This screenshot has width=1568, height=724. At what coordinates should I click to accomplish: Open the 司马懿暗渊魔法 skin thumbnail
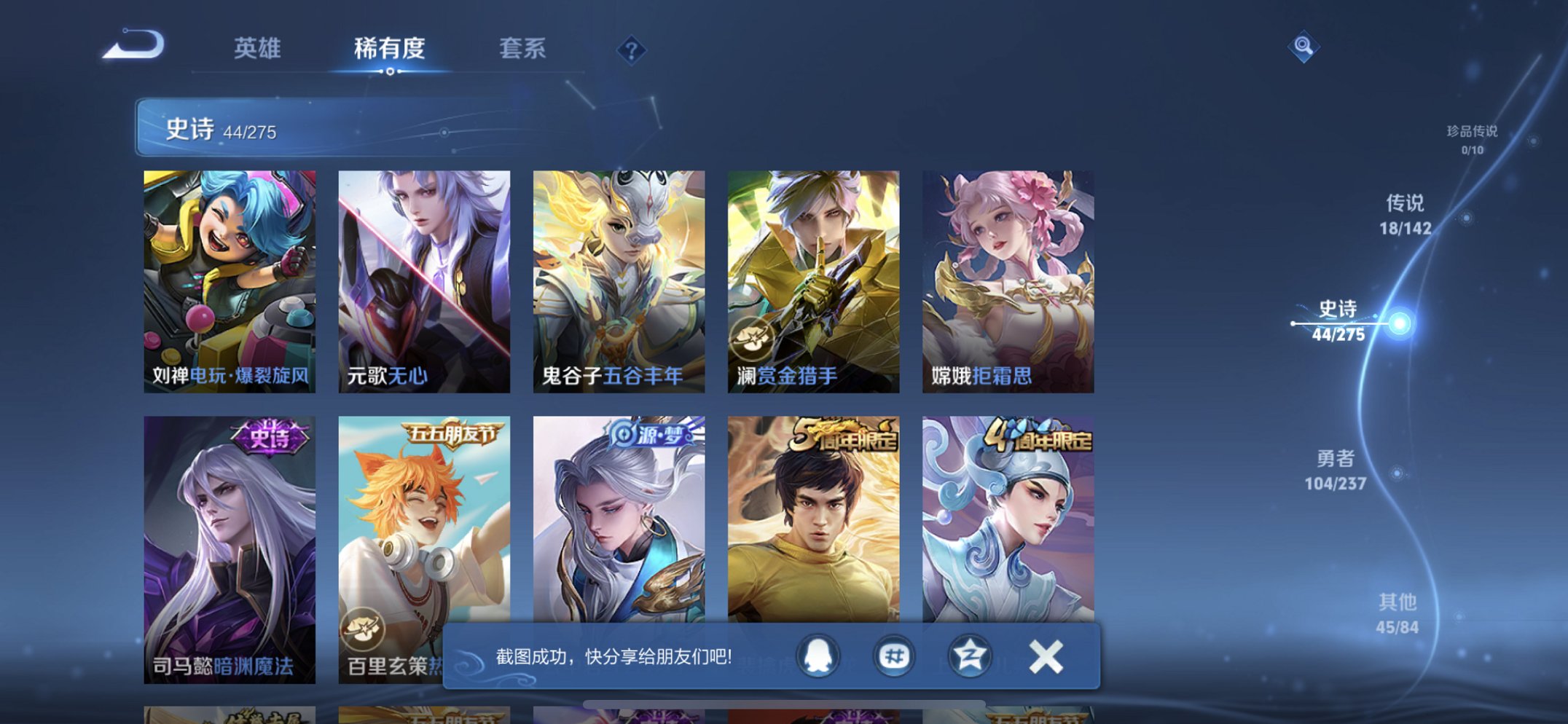click(230, 546)
